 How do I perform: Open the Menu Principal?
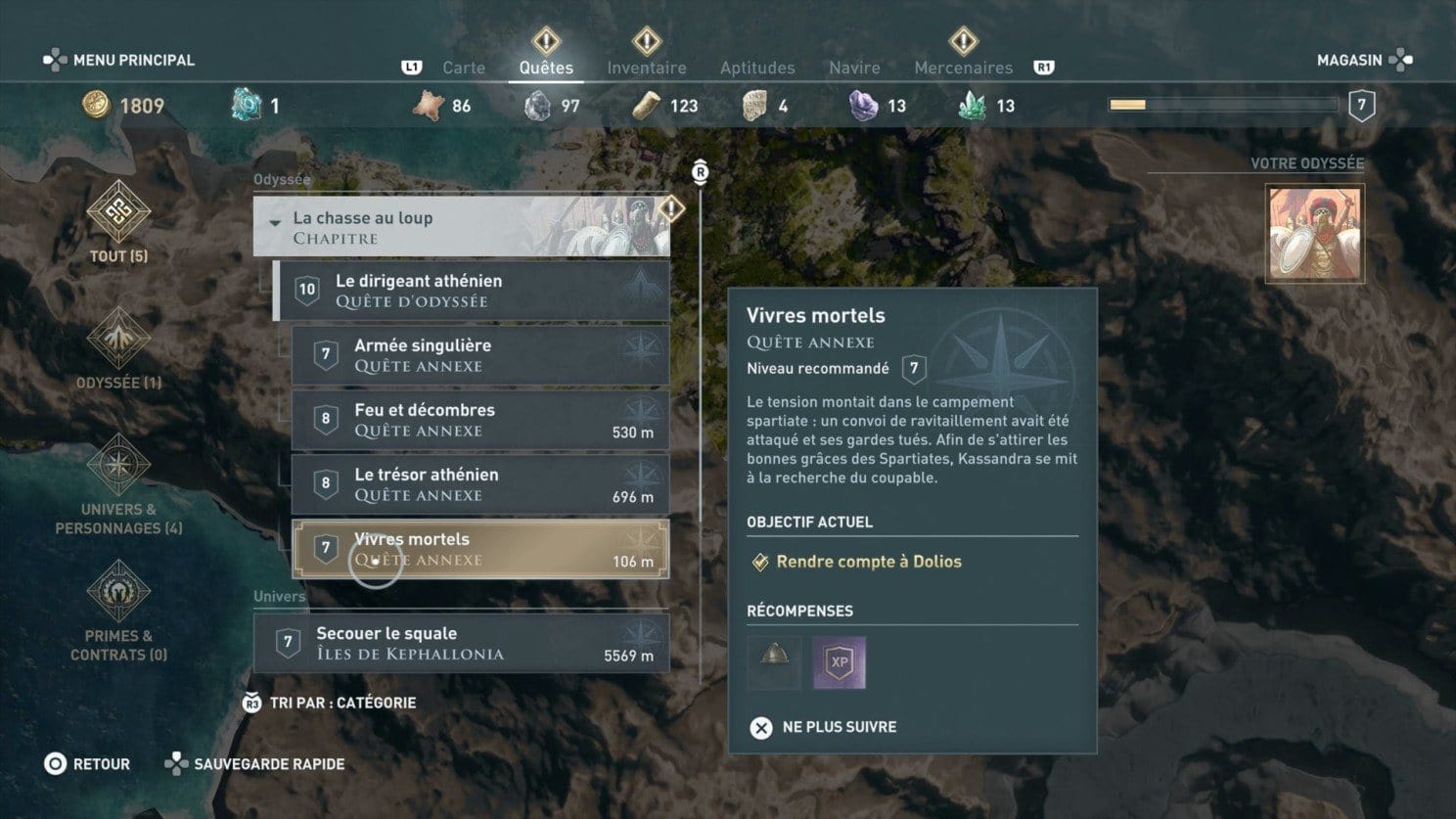(119, 60)
